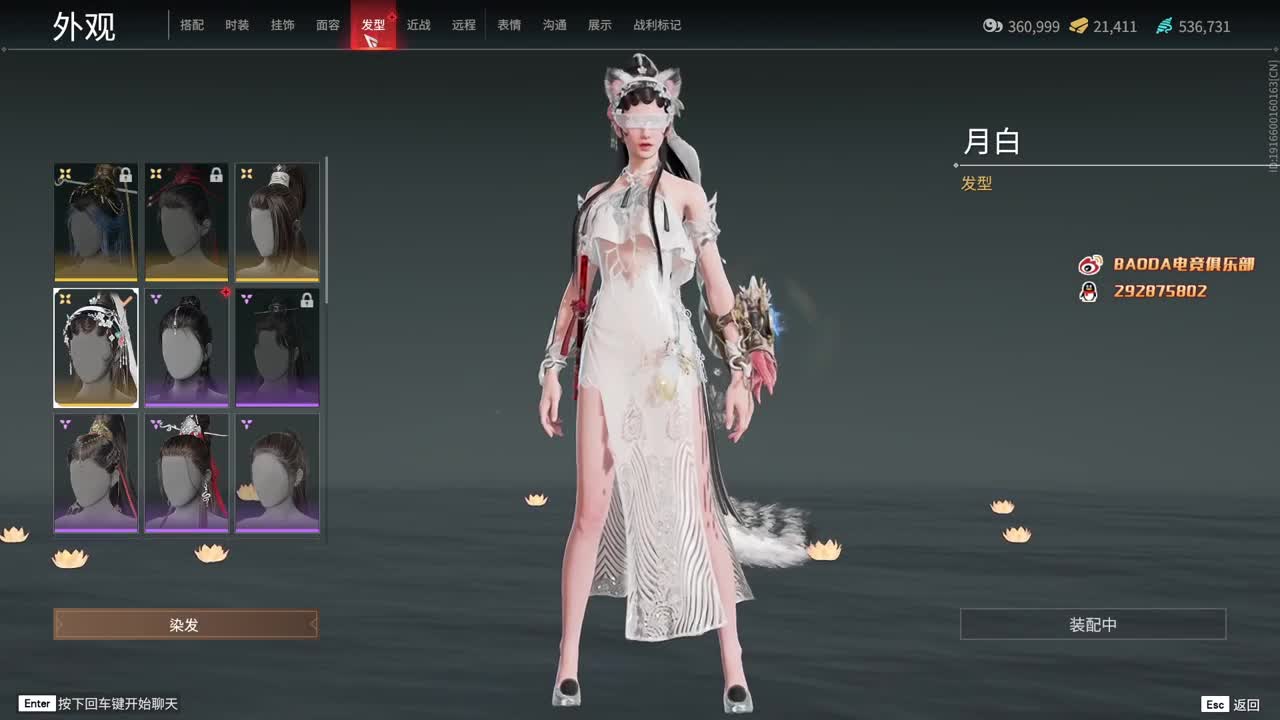Switch to the 战利标记 trophy mark tab
Image resolution: width=1280 pixels, height=720 pixels.
pyautogui.click(x=659, y=25)
